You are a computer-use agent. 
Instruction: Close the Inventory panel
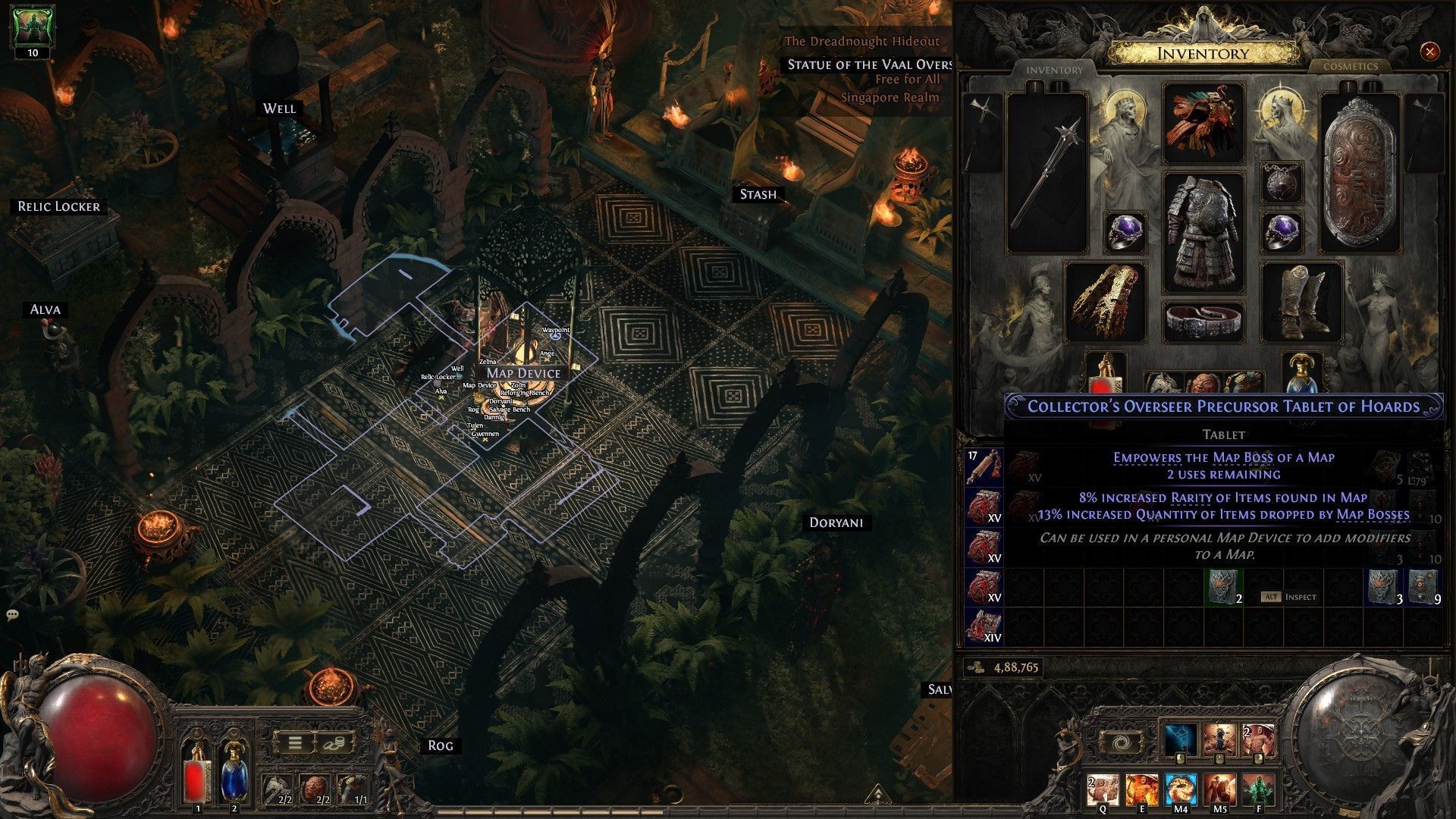coord(1429,52)
